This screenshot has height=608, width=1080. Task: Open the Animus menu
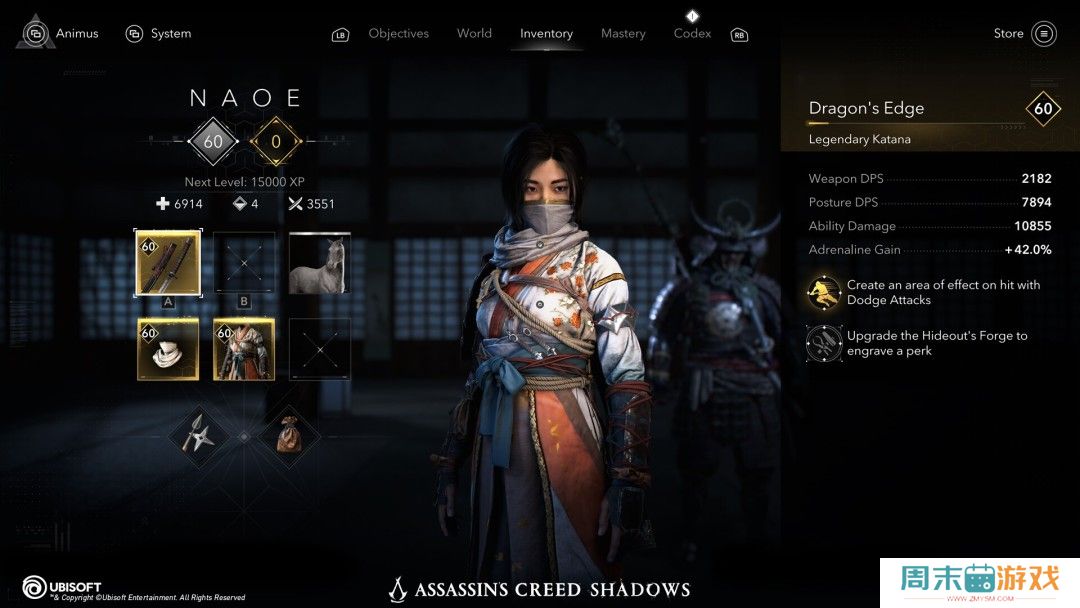tap(62, 33)
